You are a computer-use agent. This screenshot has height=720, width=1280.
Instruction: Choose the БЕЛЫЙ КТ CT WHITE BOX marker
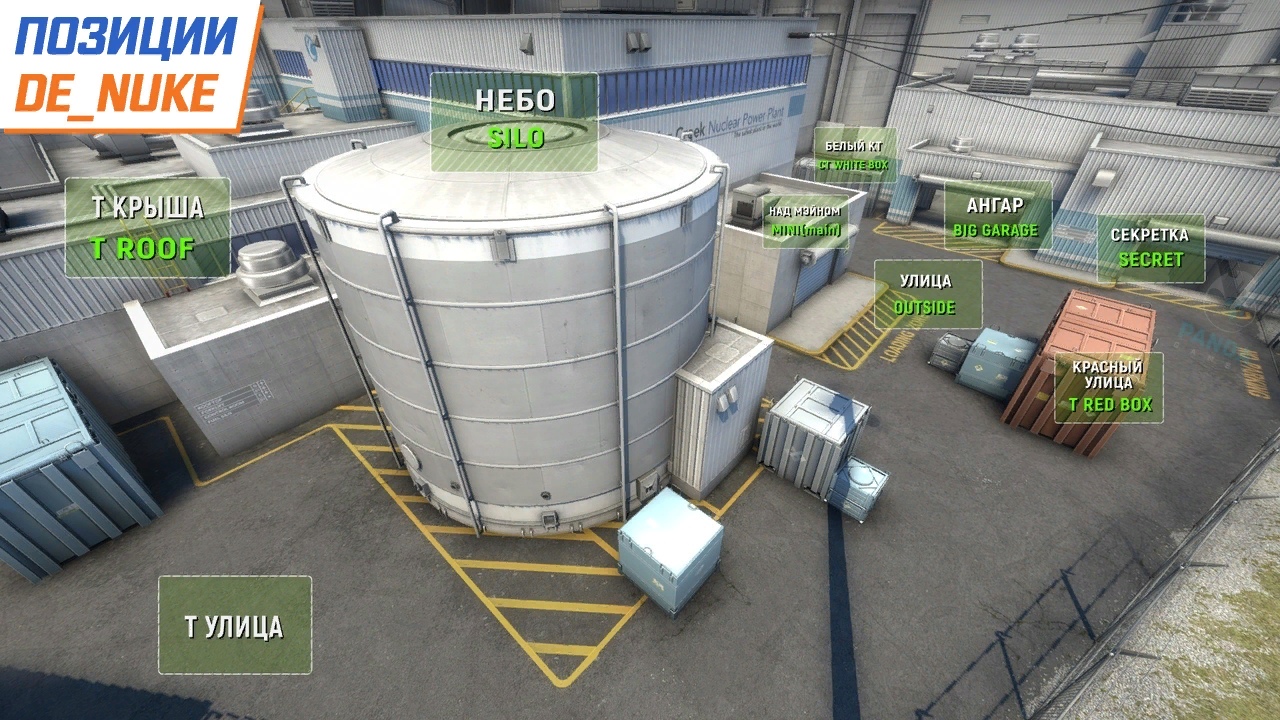pos(856,154)
